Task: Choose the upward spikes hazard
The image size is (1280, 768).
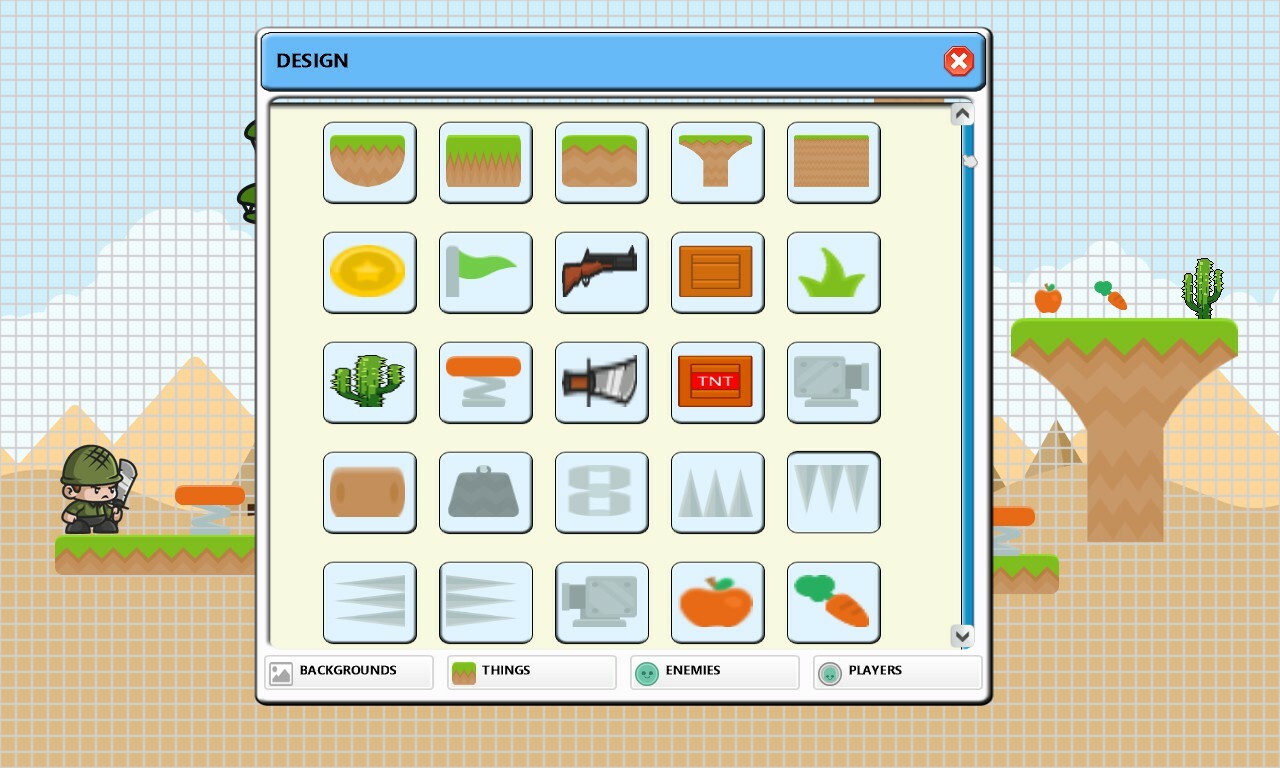Action: [x=717, y=492]
